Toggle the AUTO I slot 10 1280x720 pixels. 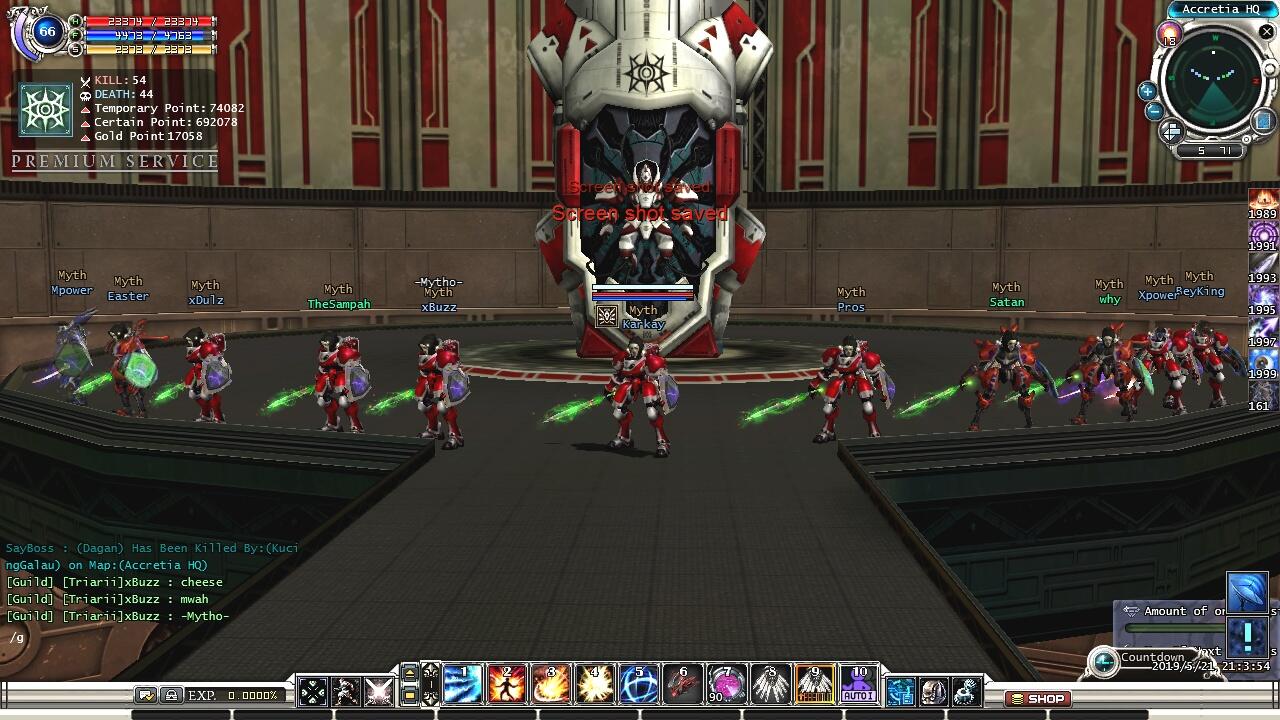pyautogui.click(x=859, y=685)
